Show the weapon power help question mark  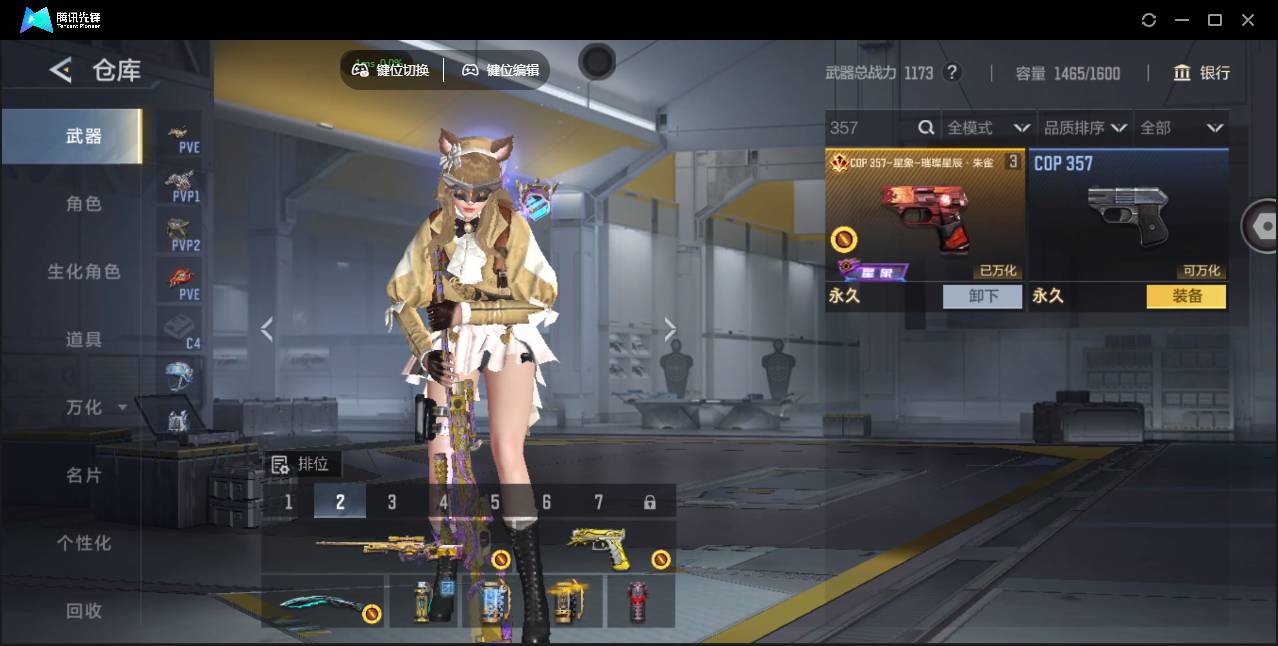(x=952, y=73)
